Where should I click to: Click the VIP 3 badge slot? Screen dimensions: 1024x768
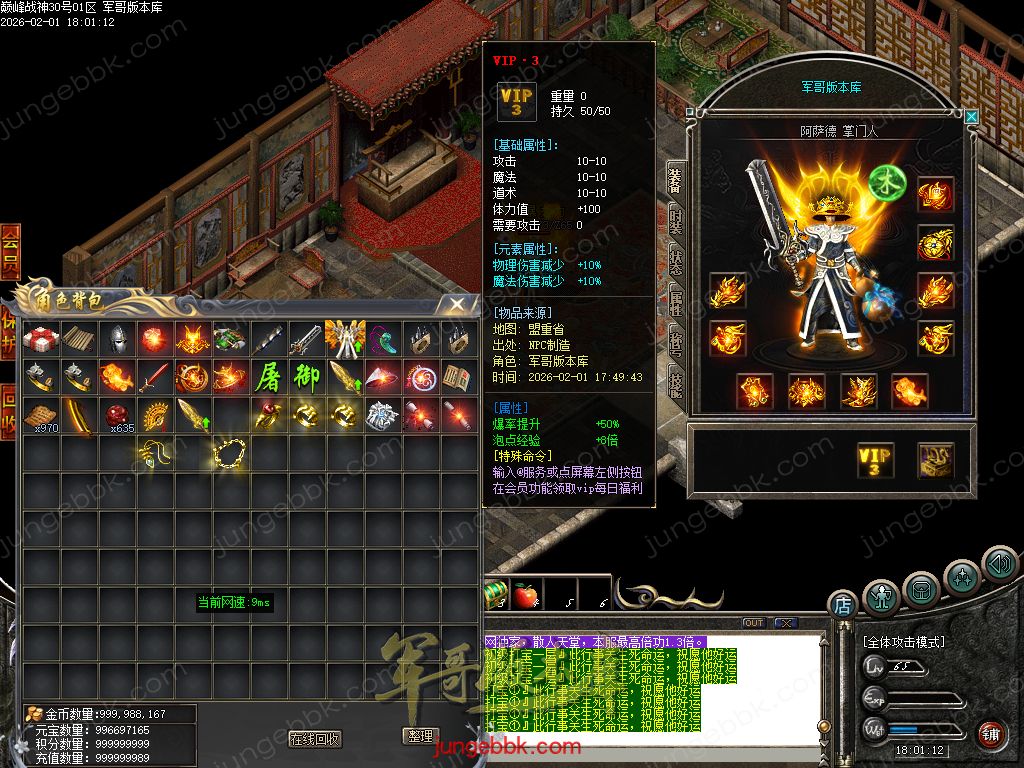[875, 460]
